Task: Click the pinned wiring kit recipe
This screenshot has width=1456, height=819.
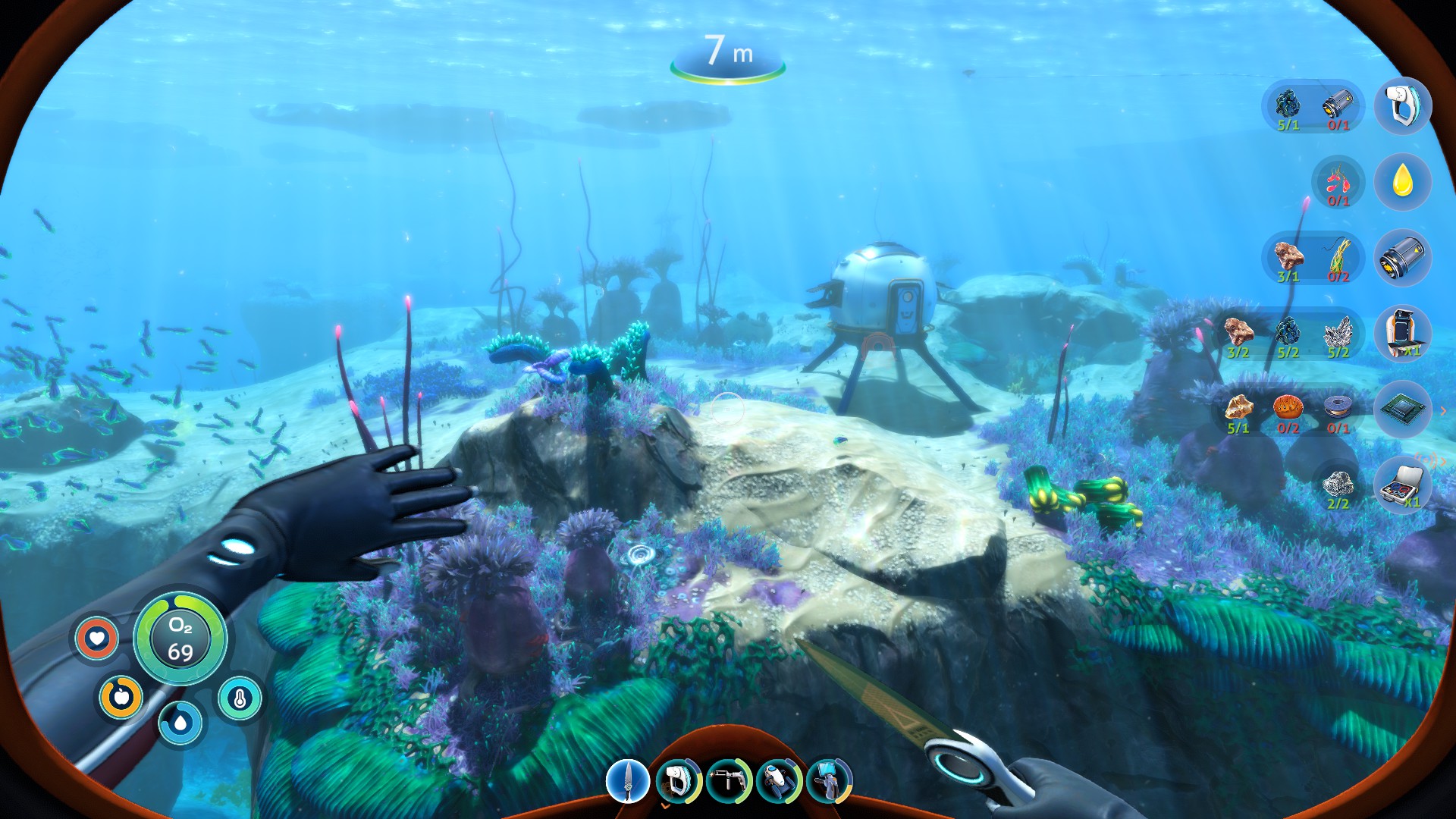Action: tap(1402, 485)
